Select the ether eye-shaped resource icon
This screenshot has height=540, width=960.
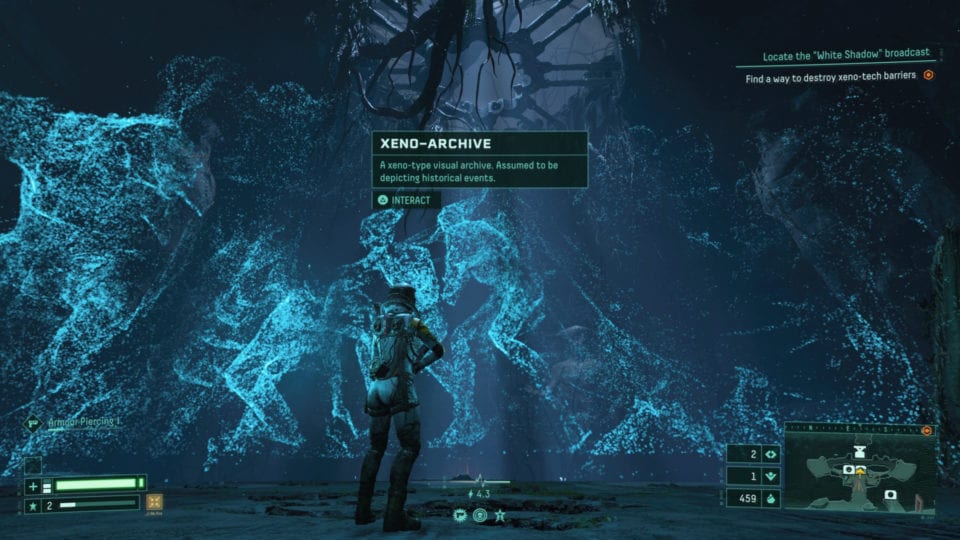coord(770,454)
